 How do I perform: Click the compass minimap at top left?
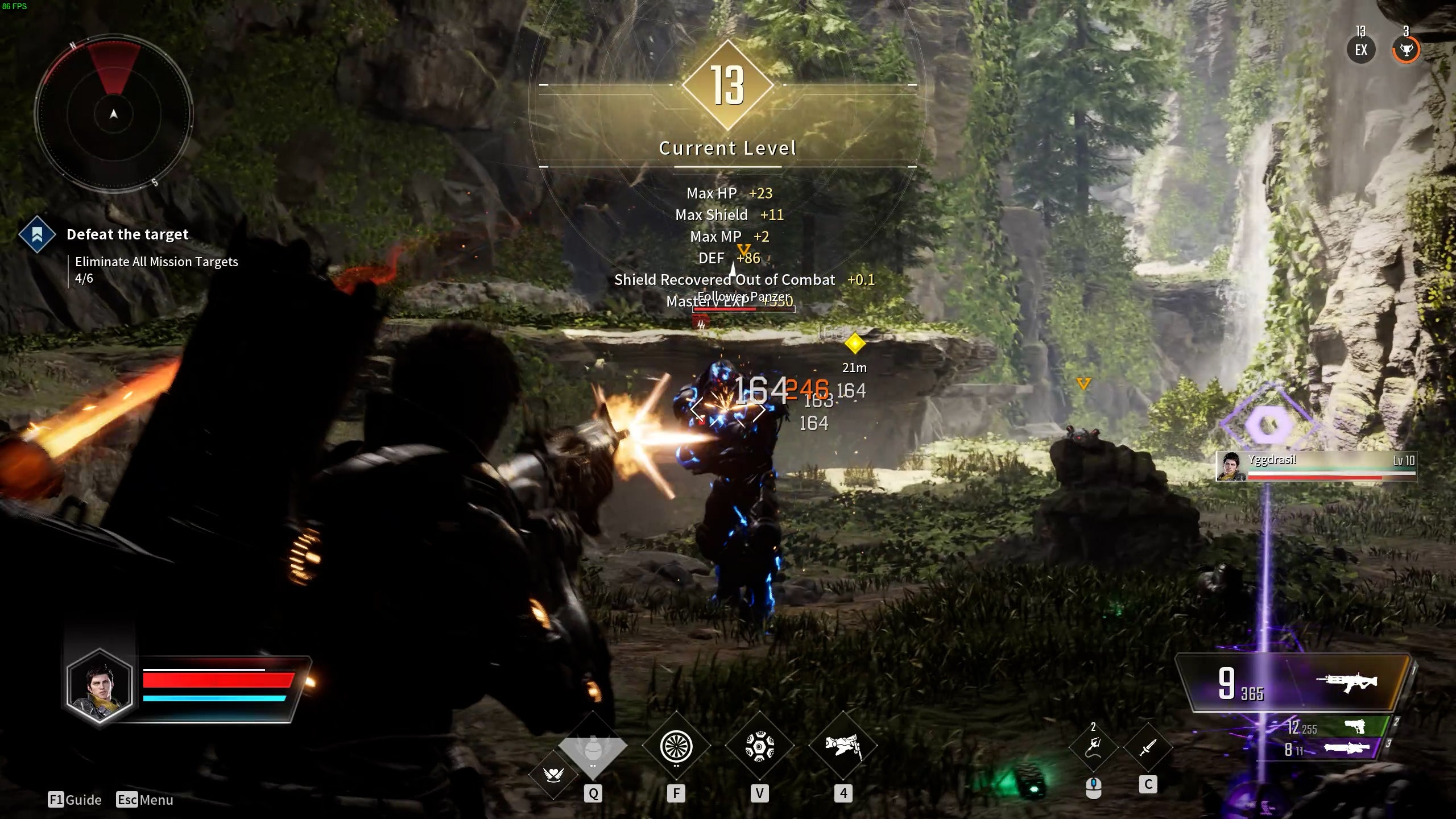(114, 115)
